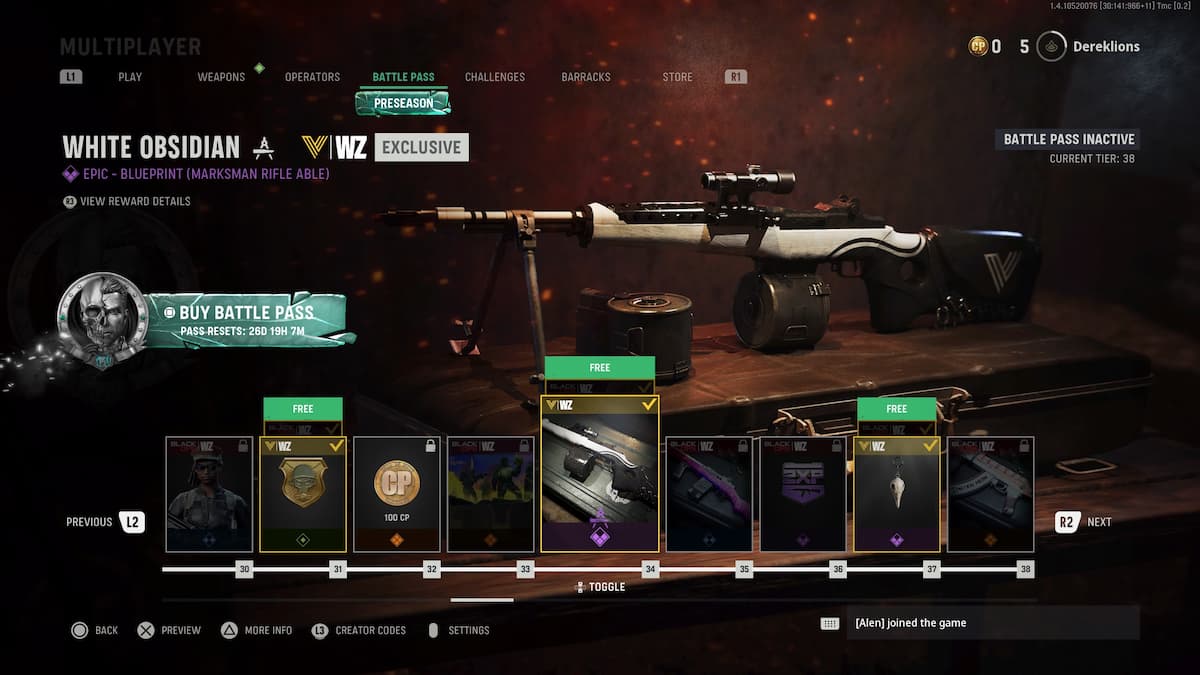Choose the free bird skull charm reward

[x=897, y=494]
